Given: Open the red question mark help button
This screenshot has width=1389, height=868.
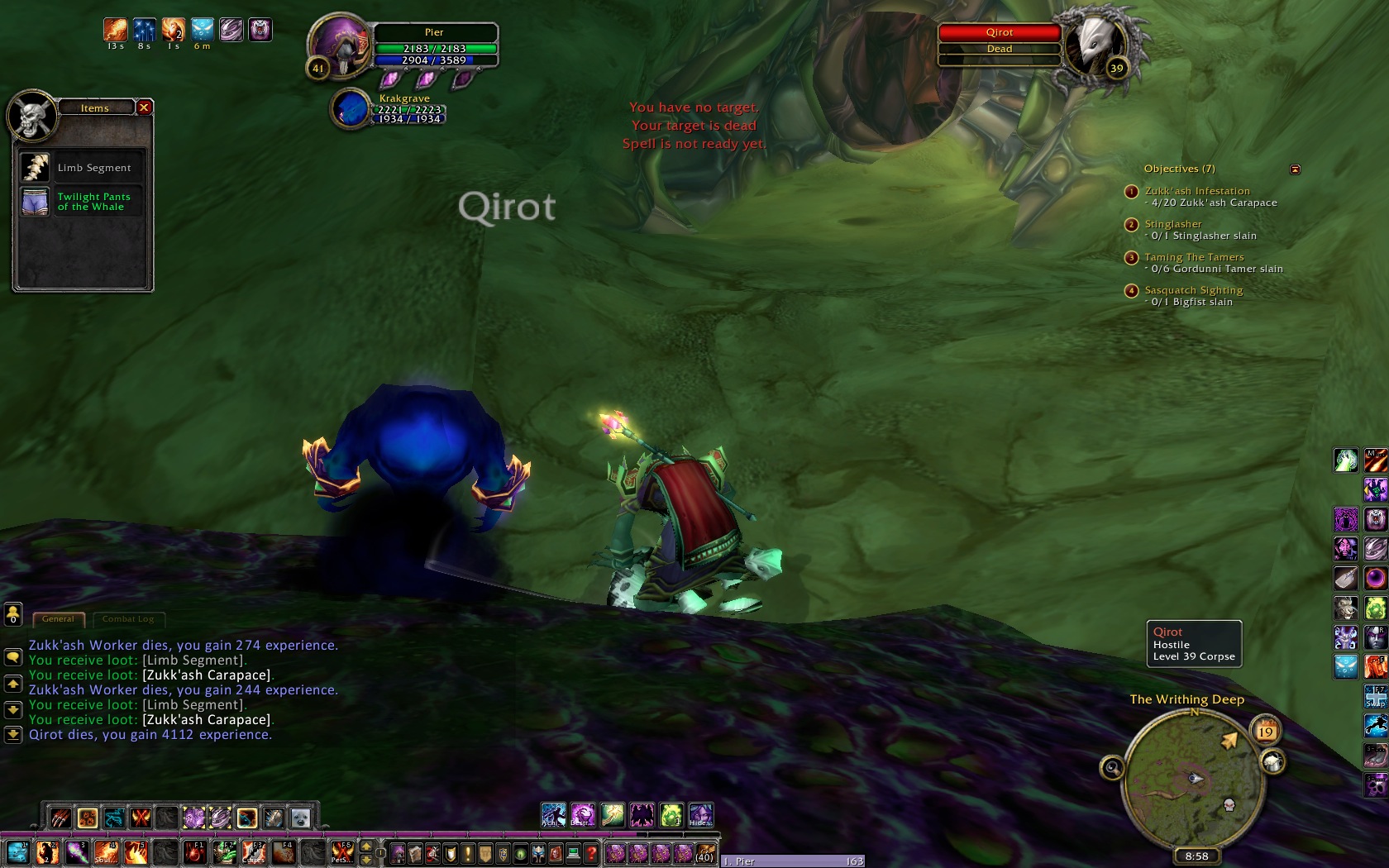Looking at the screenshot, I should [x=590, y=853].
